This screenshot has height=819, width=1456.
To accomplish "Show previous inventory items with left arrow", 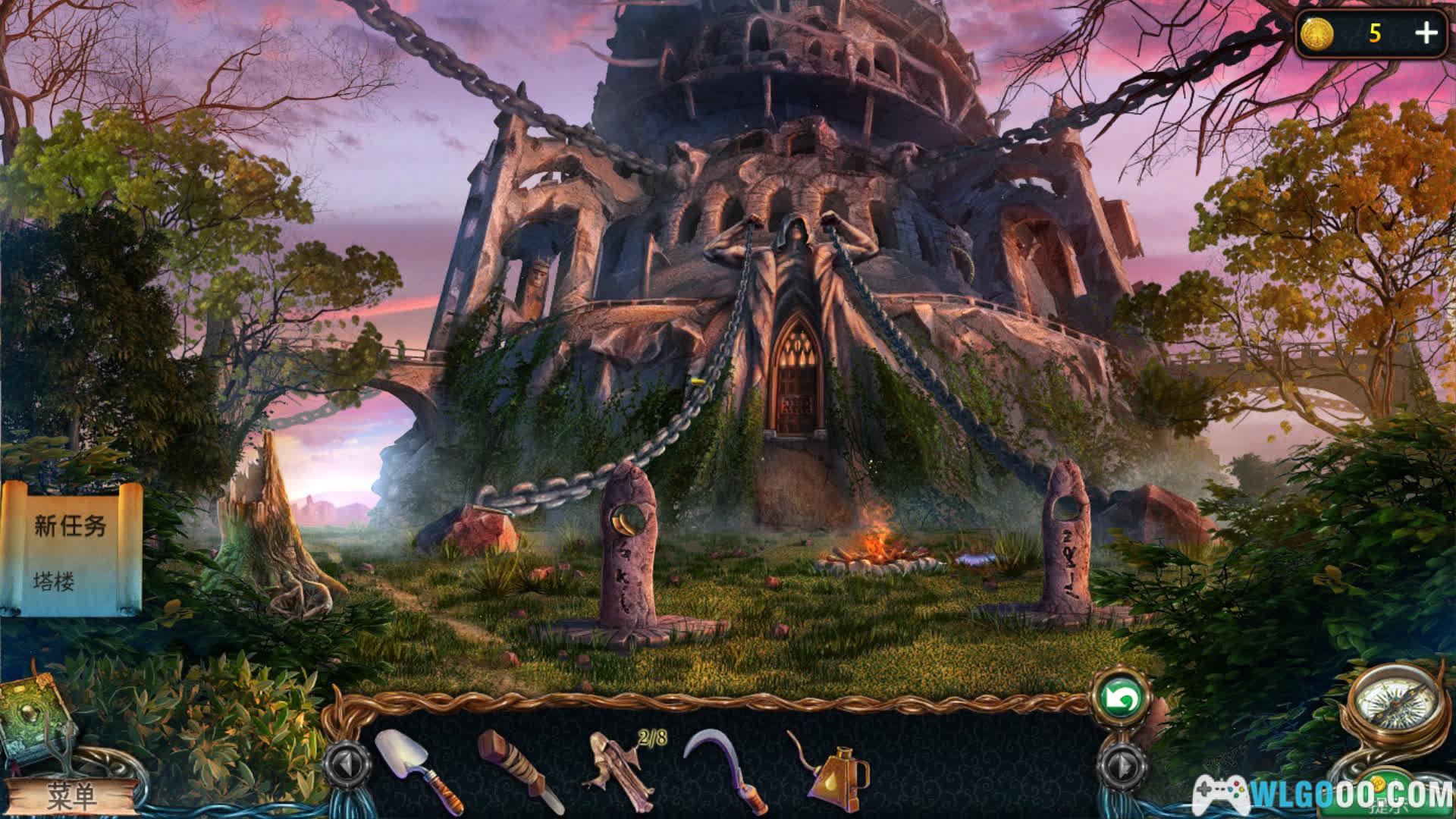I will 347,766.
